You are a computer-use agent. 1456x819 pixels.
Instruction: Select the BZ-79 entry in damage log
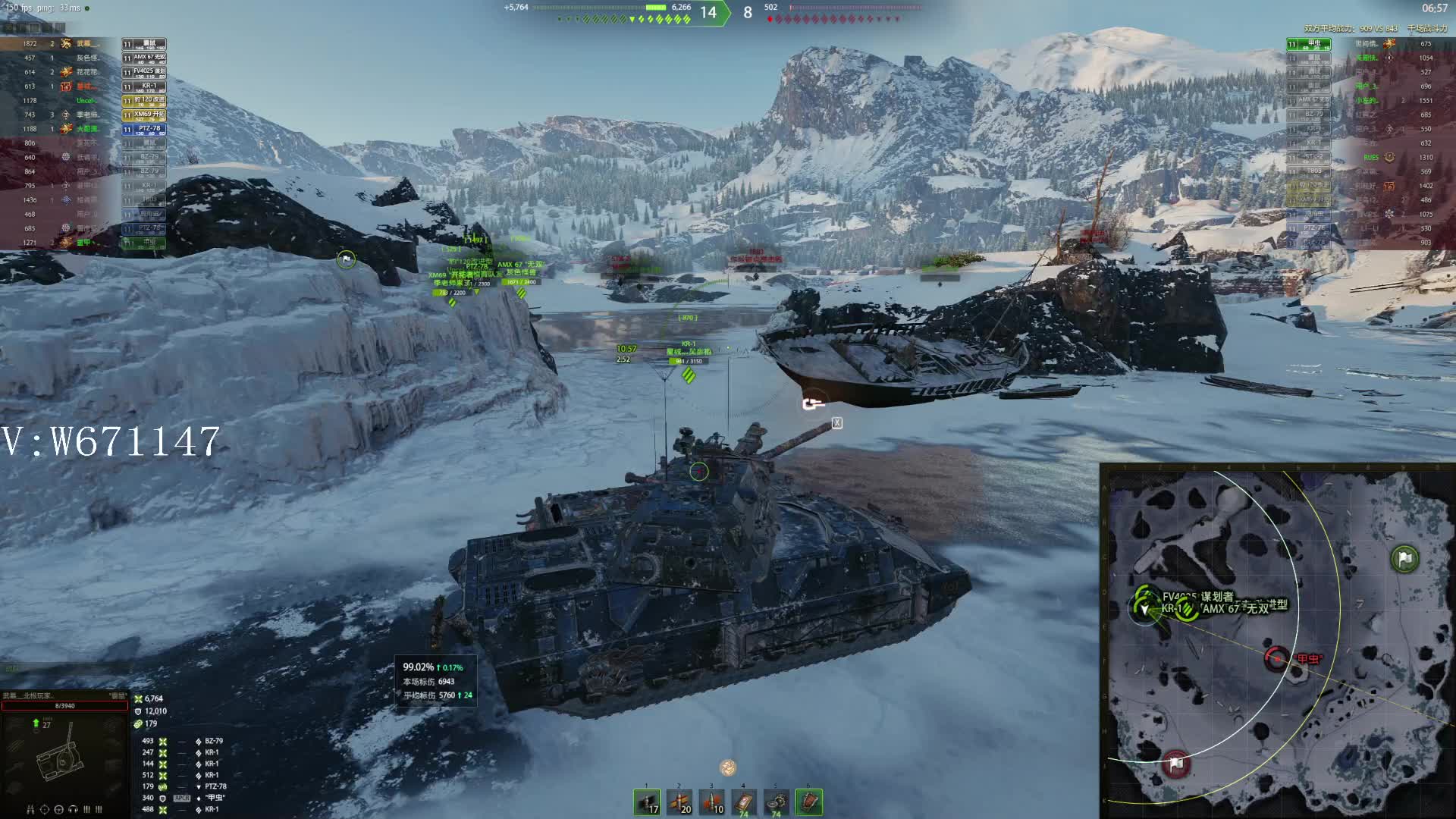(x=213, y=741)
